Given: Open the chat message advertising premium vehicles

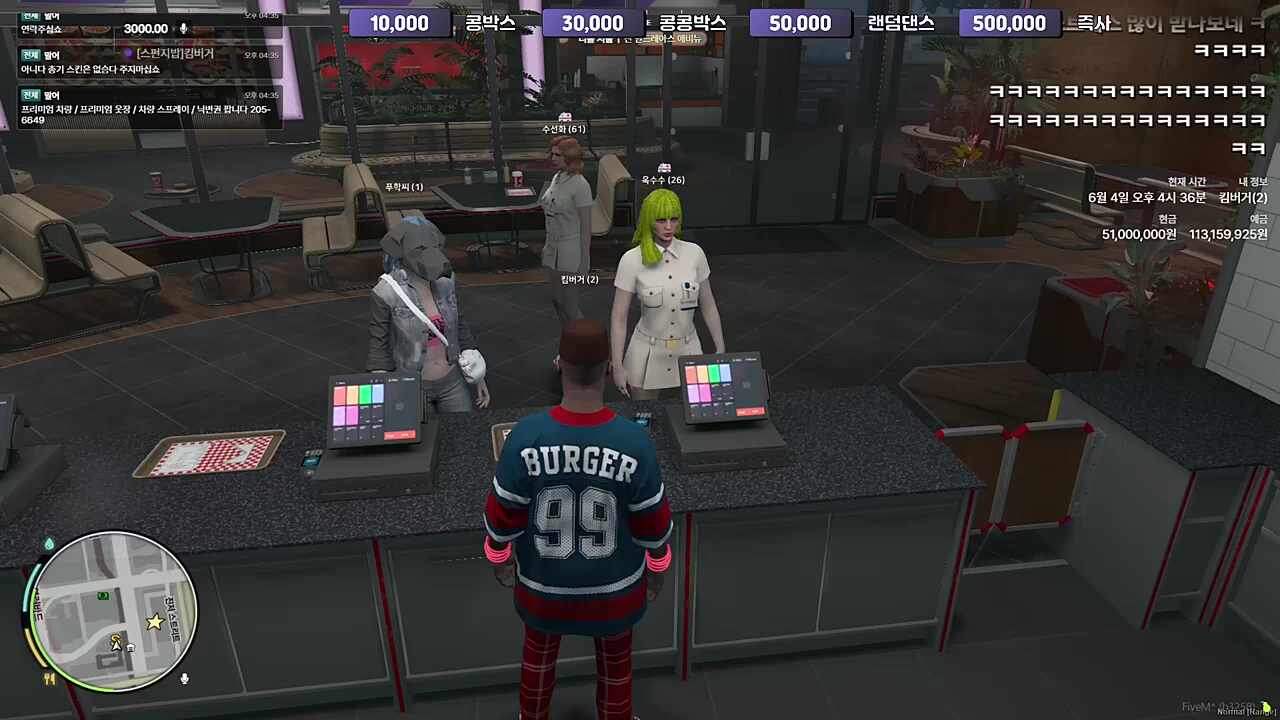Looking at the screenshot, I should pyautogui.click(x=150, y=108).
